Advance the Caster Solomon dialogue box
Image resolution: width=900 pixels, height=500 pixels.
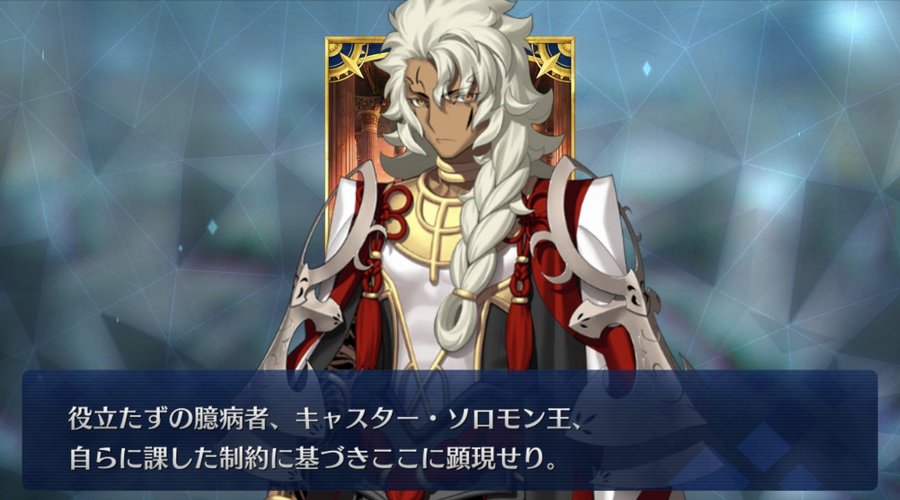click(x=449, y=431)
